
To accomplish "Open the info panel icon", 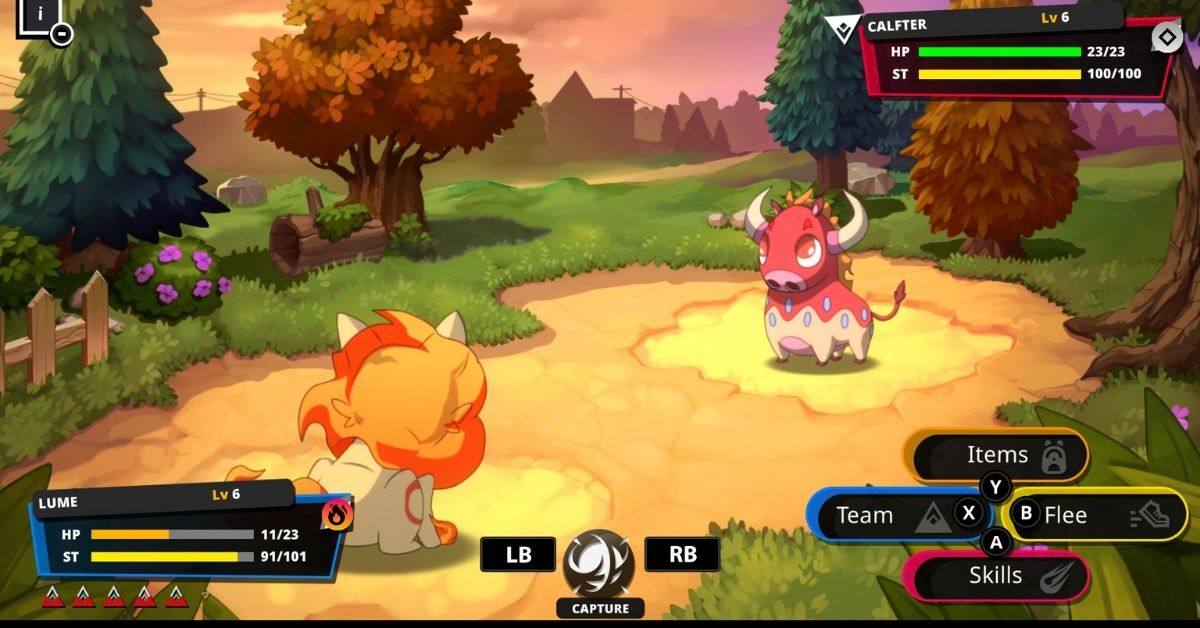I will (39, 15).
